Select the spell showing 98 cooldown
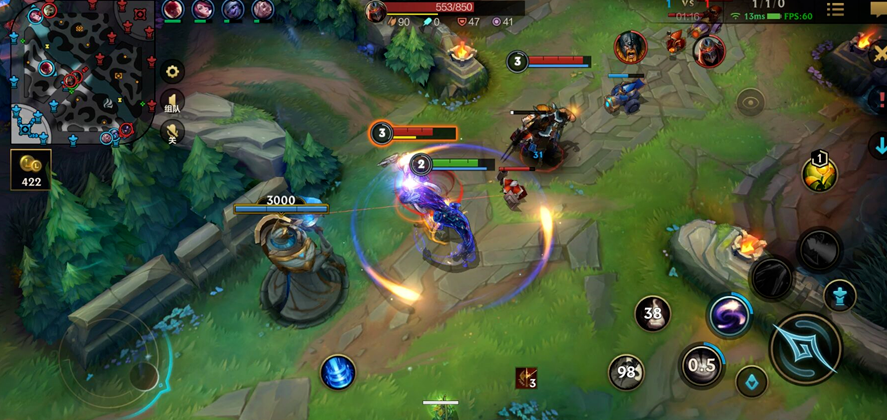The height and width of the screenshot is (420, 887). (x=627, y=372)
